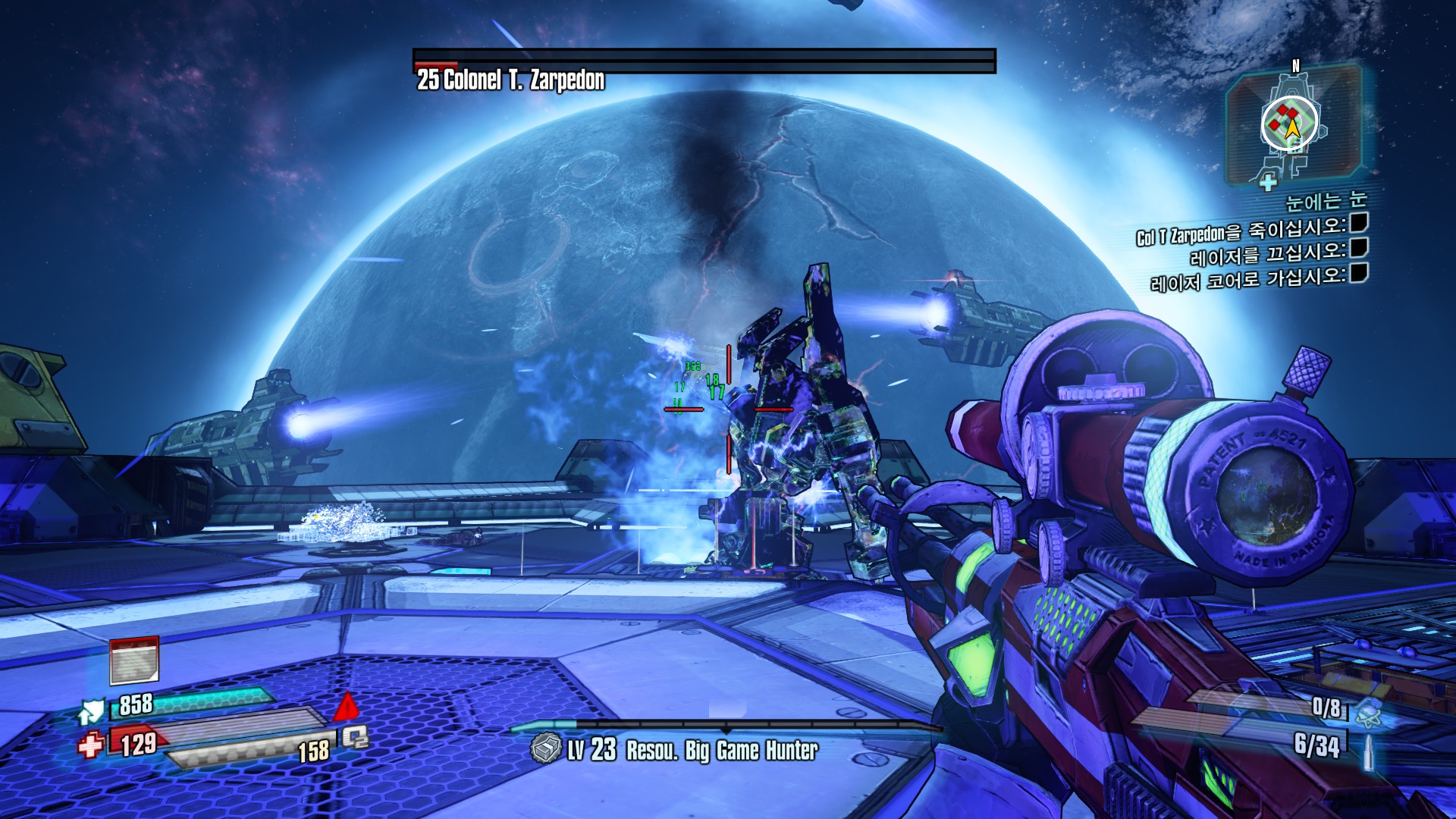The height and width of the screenshot is (819, 1456).
Task: Click the red health cross icon
Action: click(90, 745)
